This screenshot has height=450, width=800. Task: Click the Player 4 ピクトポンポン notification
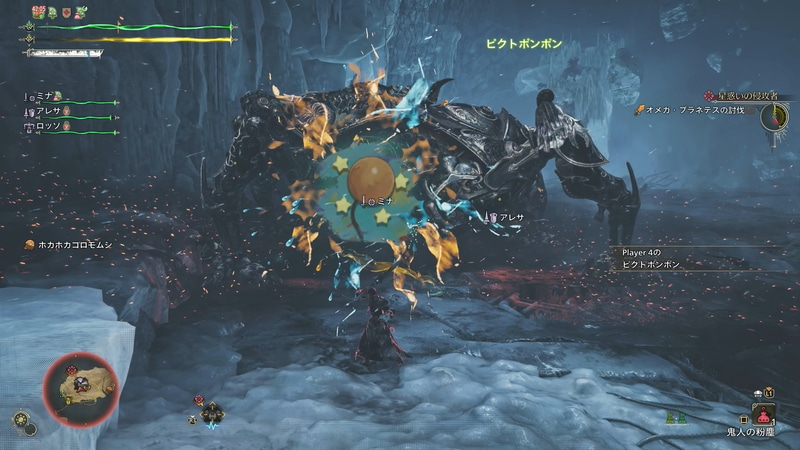point(661,259)
